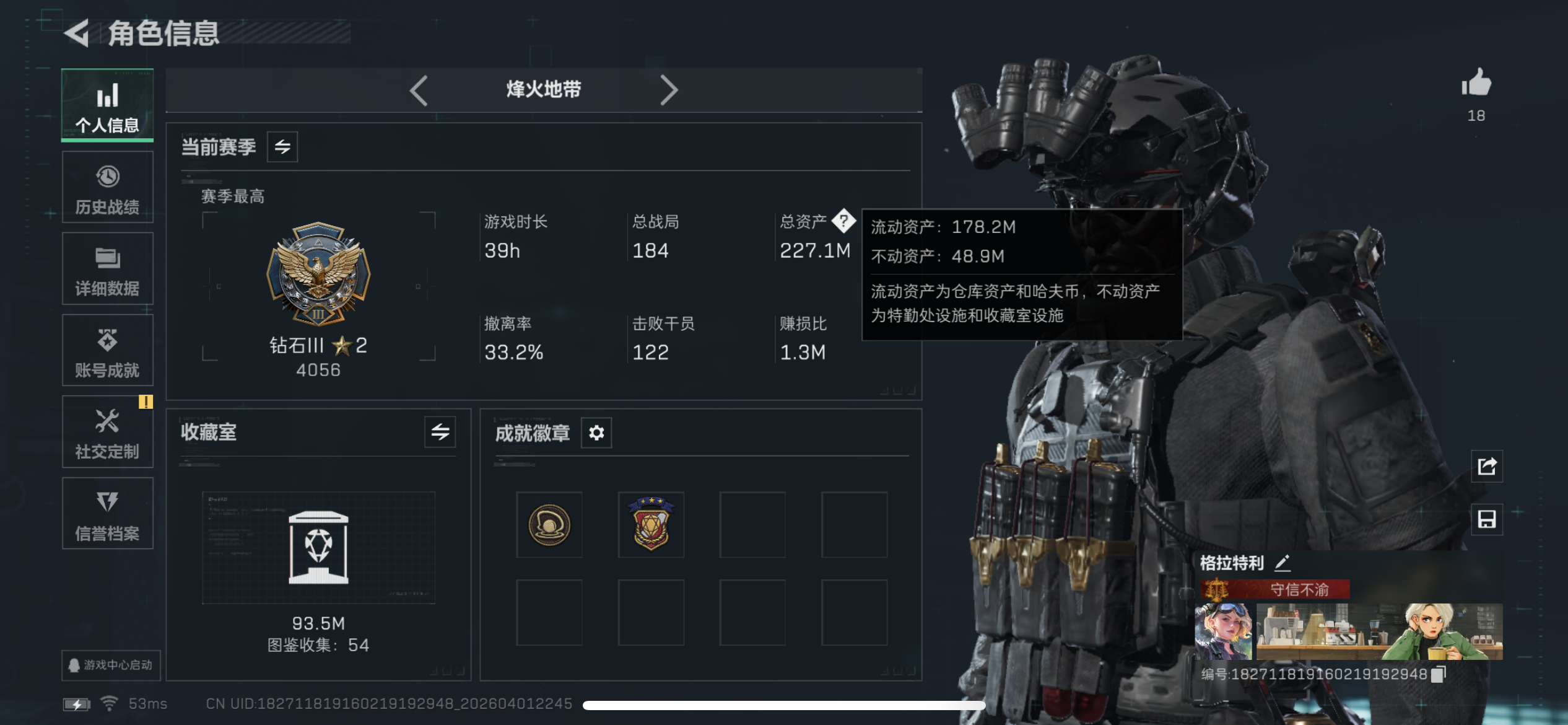Open the 信誉档案 sidebar panel
The width and height of the screenshot is (1568, 725).
point(107,514)
